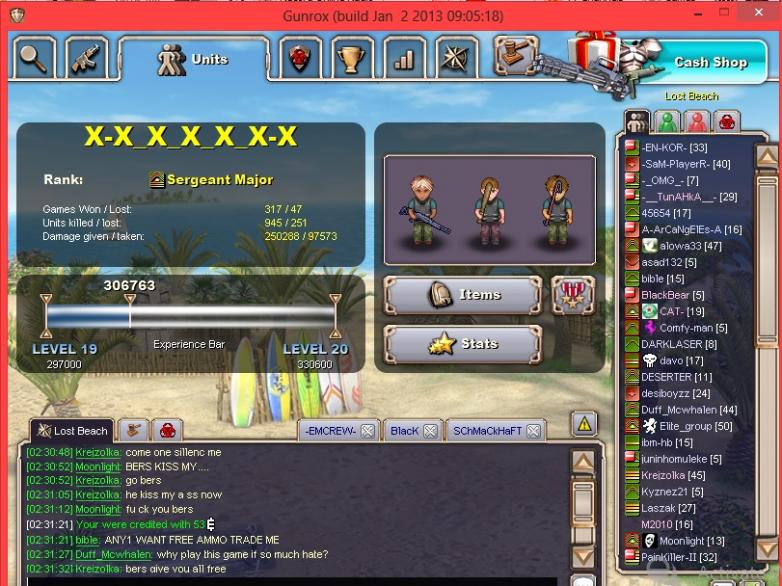Close the Gunrox window

(762, 16)
